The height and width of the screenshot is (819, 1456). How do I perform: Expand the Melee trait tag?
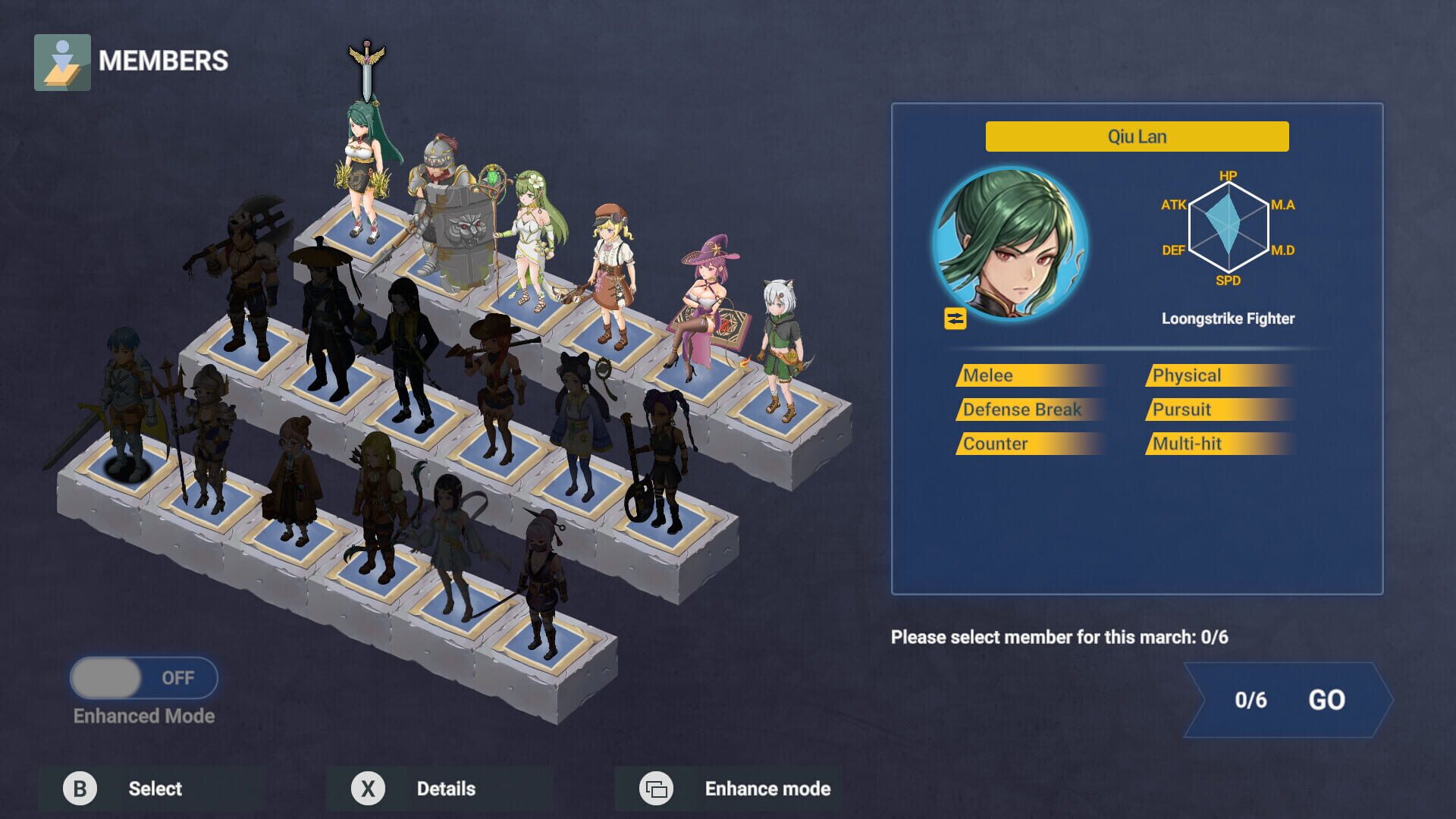point(1029,375)
